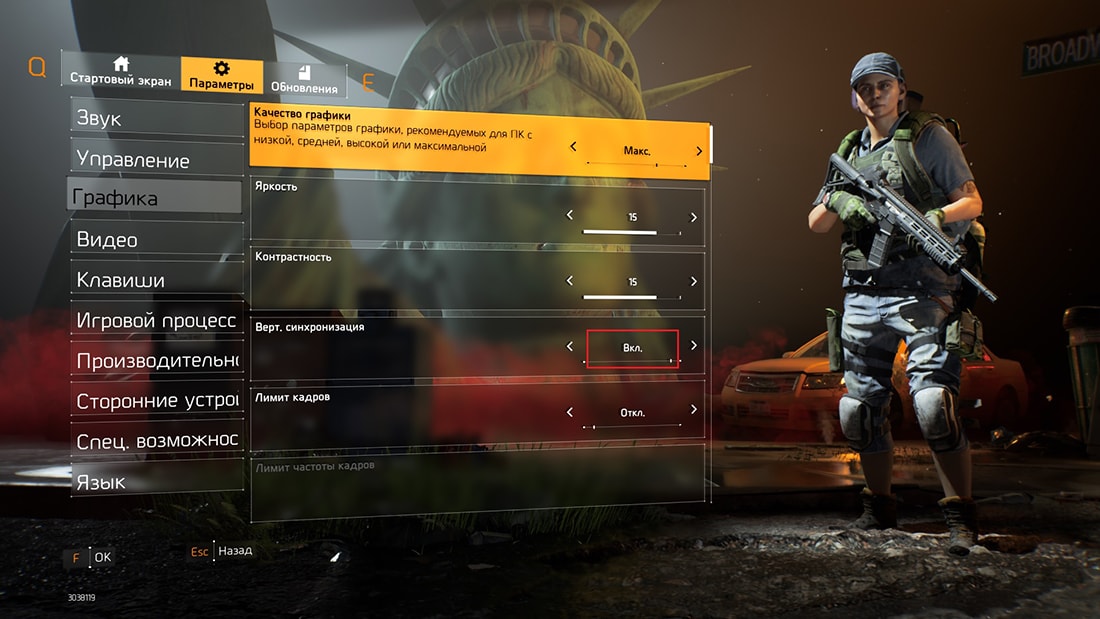
Task: Select the Спец. возможности section
Action: [x=156, y=441]
